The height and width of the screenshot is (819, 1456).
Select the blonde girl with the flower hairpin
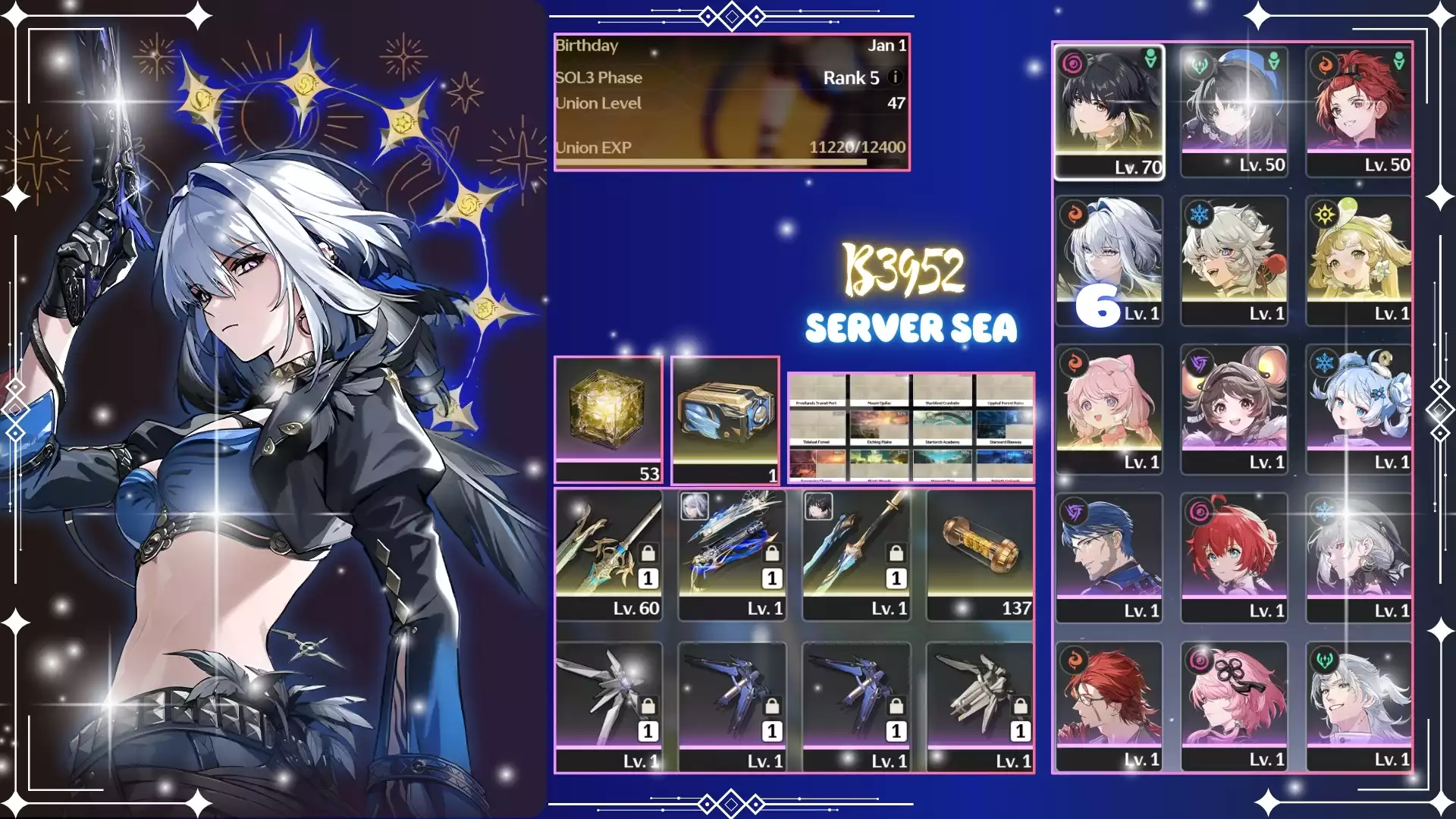tap(1358, 260)
